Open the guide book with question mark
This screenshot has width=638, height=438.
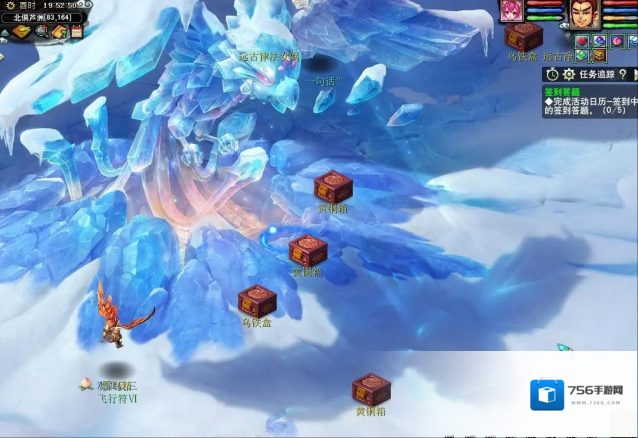pos(60,32)
